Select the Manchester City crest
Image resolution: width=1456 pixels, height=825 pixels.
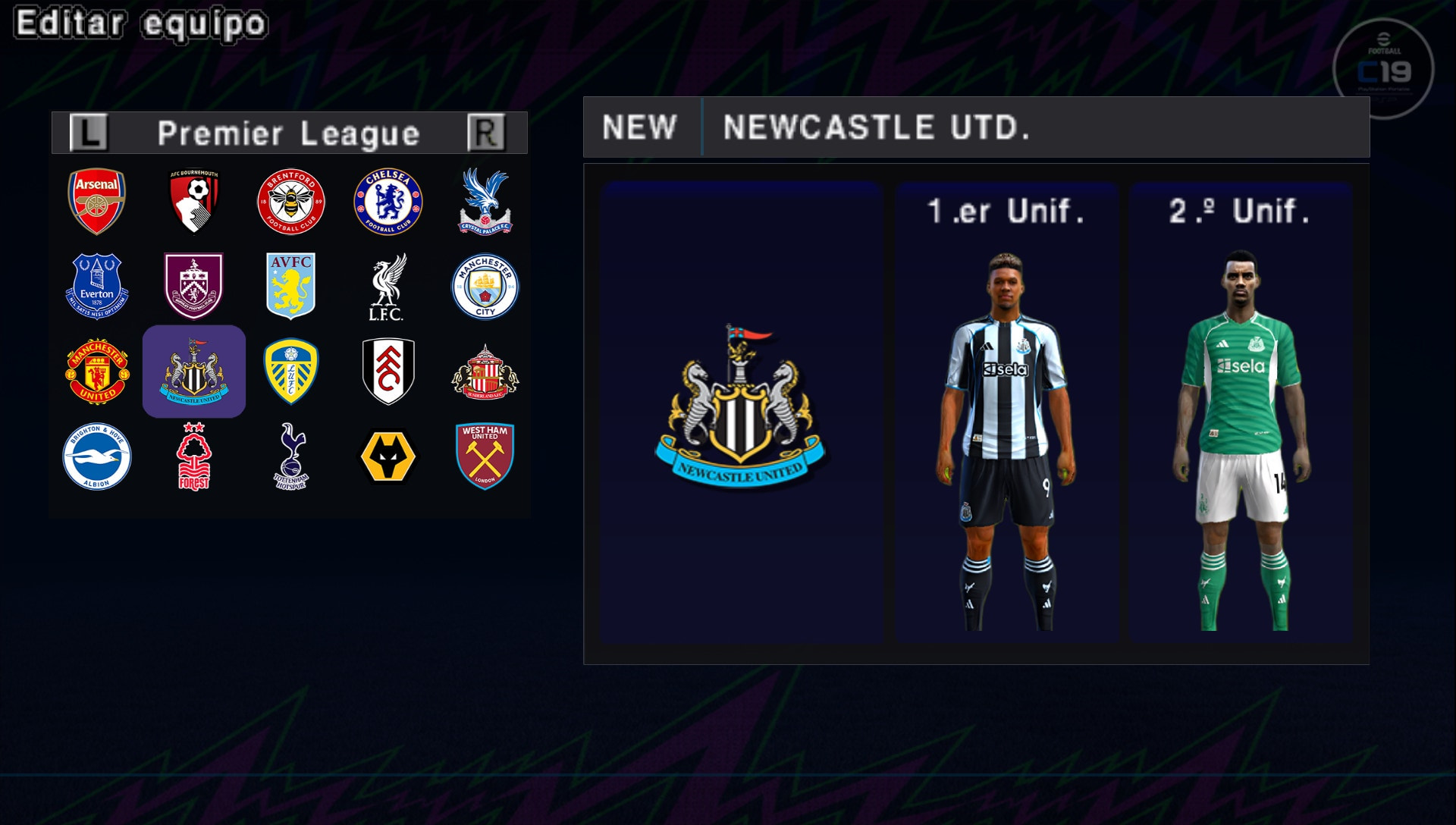(x=485, y=287)
